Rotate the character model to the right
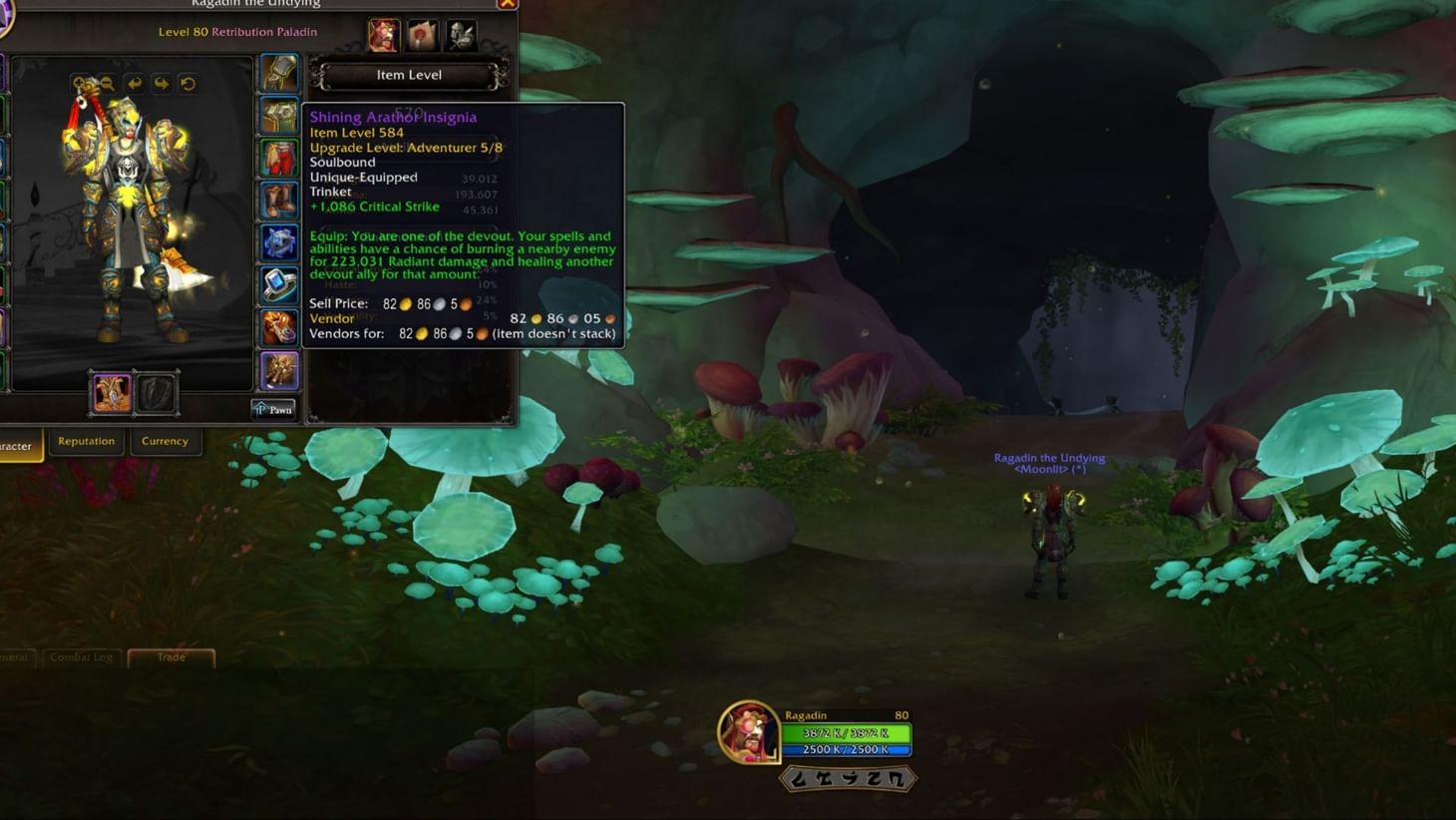Screen dimensions: 1456x820 pyautogui.click(x=161, y=83)
